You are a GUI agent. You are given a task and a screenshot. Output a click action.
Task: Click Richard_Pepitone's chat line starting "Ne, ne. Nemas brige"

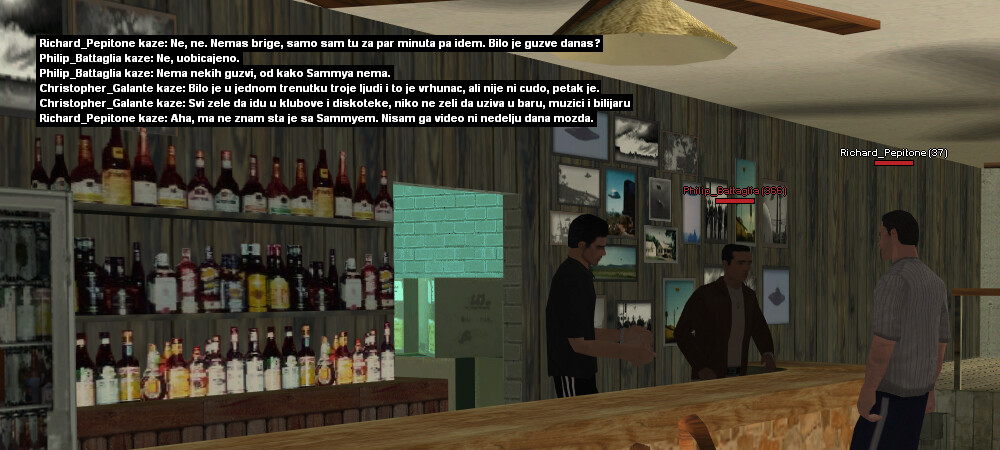coord(320,44)
